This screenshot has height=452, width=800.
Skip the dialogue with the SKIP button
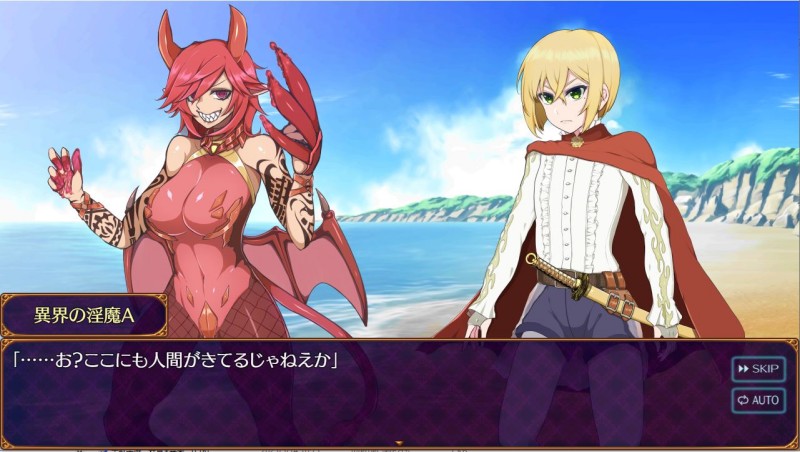758,369
